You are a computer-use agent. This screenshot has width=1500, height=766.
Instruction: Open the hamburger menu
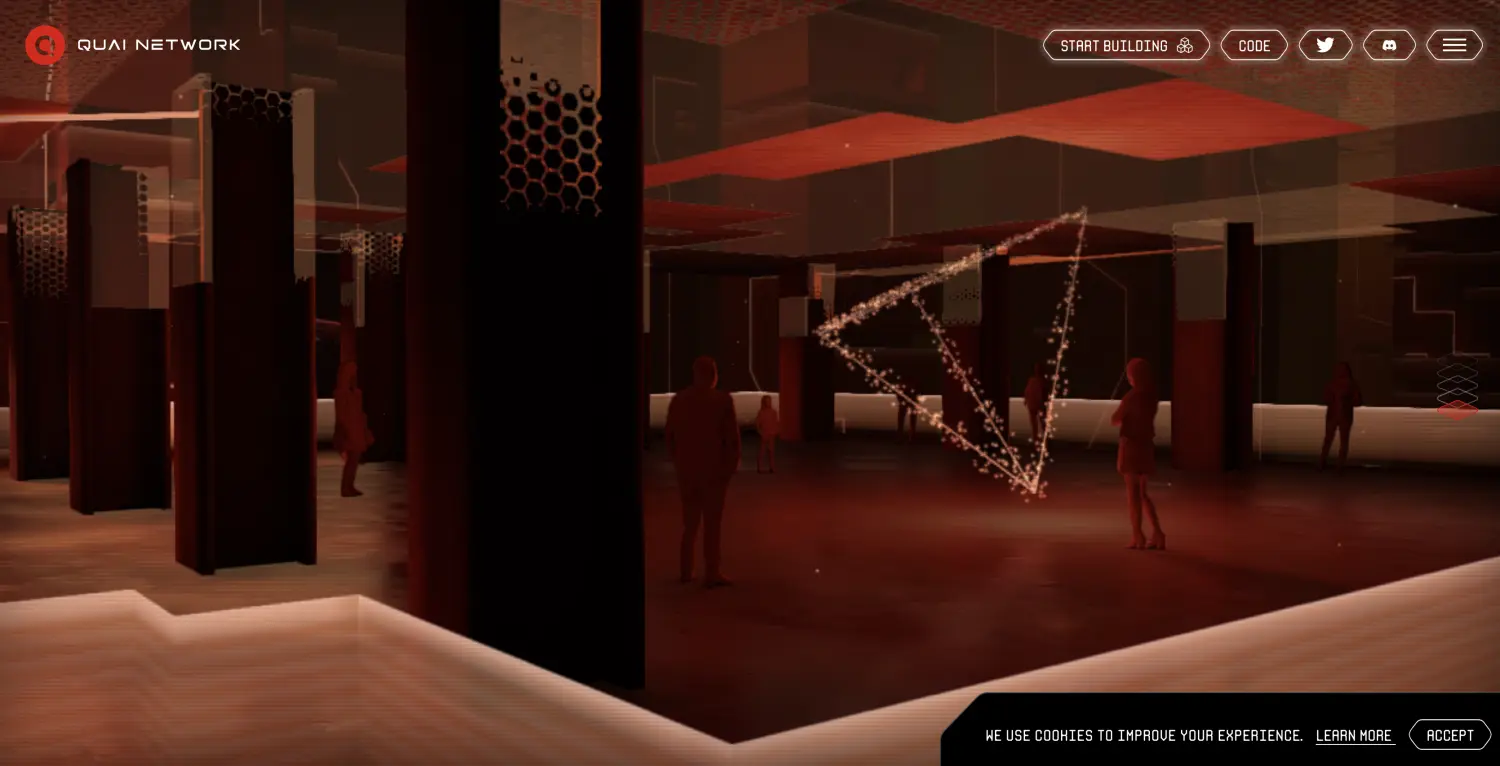coord(1454,46)
